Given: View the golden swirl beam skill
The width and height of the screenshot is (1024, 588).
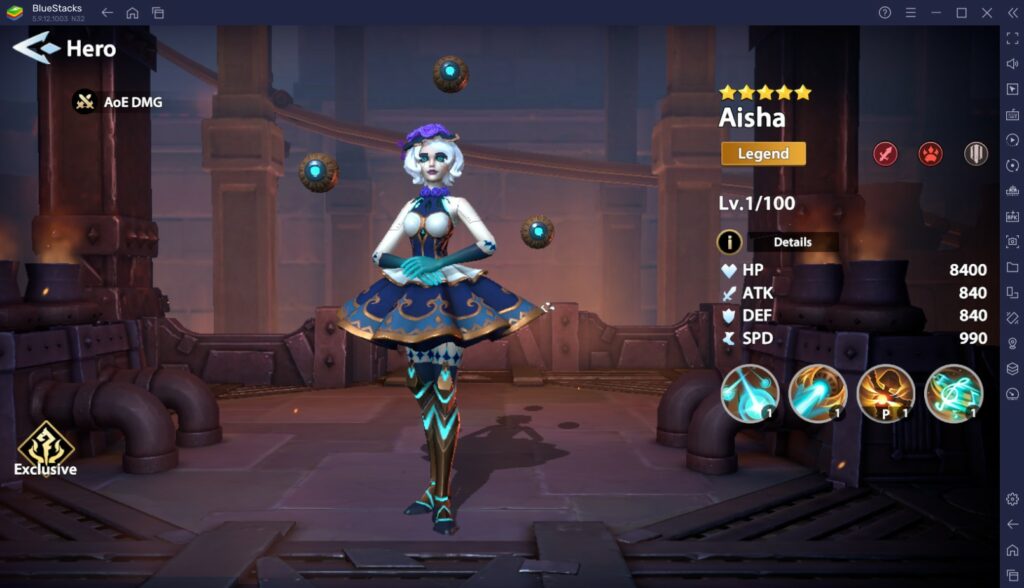Looking at the screenshot, I should click(x=818, y=393).
